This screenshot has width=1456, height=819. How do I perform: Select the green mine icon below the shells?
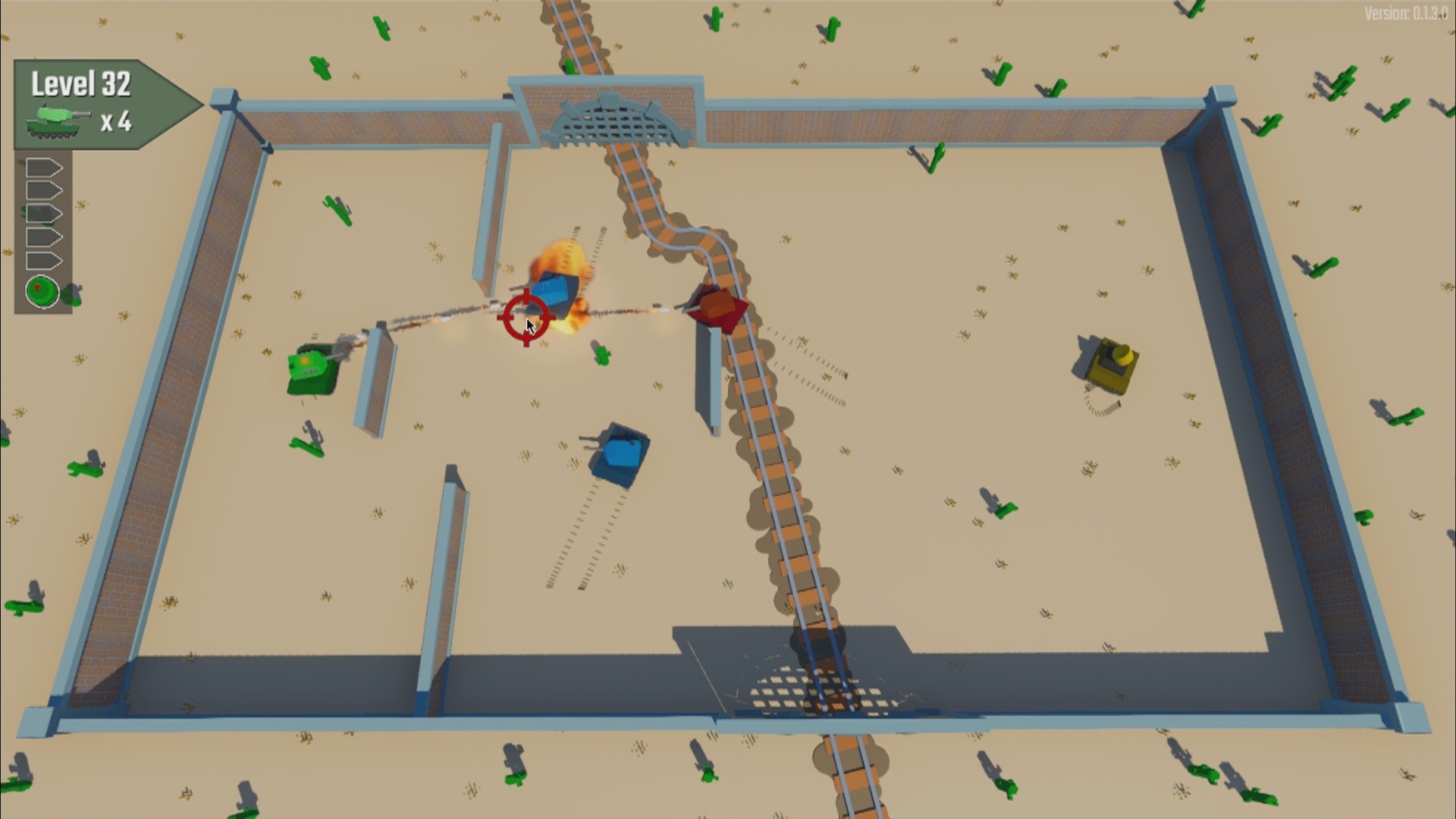pos(42,290)
